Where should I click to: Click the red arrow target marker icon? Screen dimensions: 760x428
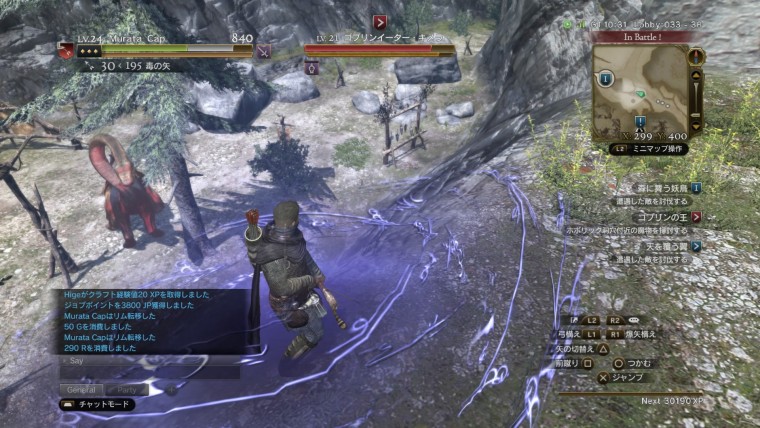tap(381, 21)
